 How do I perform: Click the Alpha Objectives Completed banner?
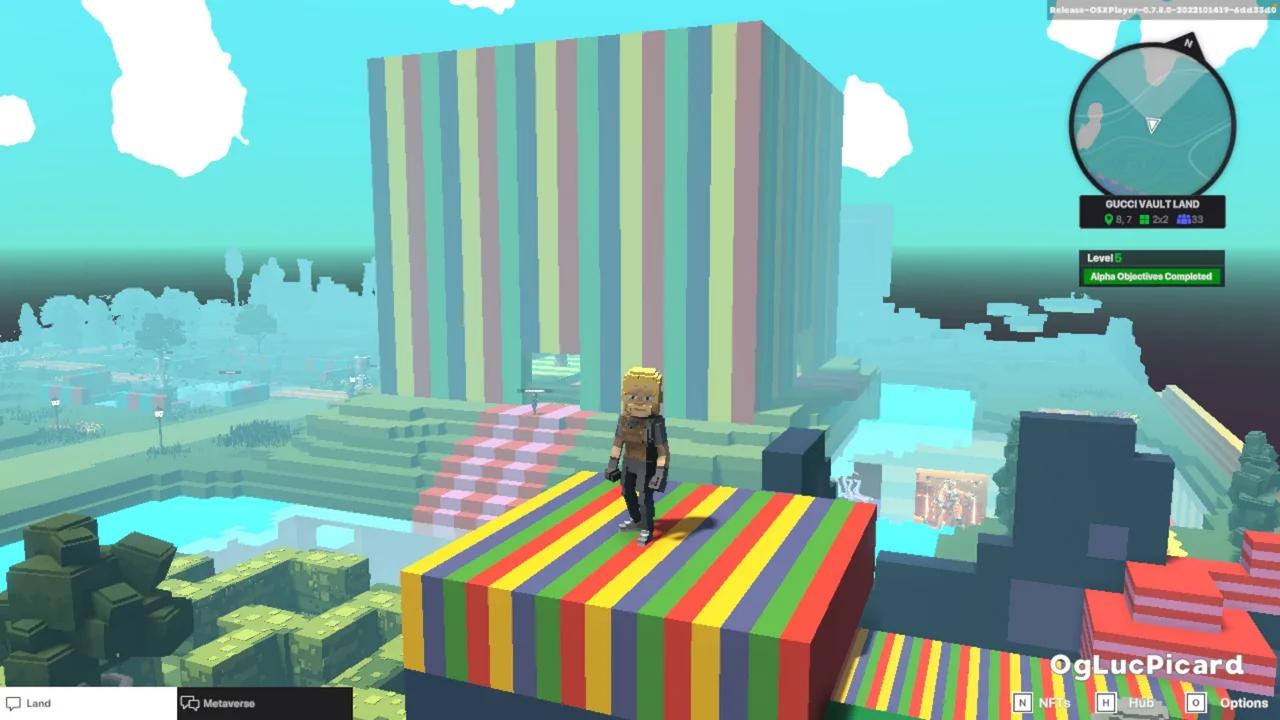[x=1151, y=276]
